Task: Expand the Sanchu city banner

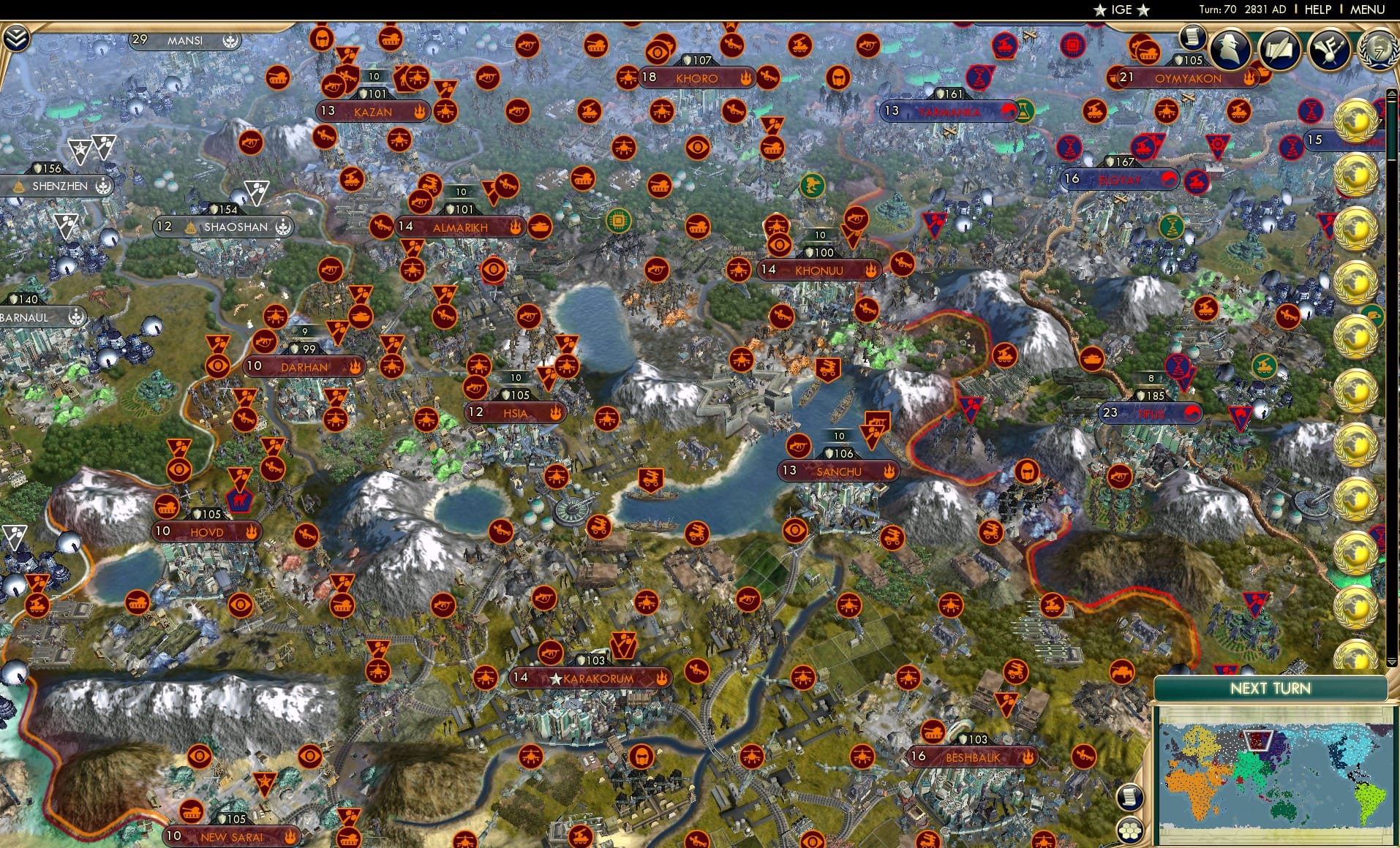Action: [838, 472]
